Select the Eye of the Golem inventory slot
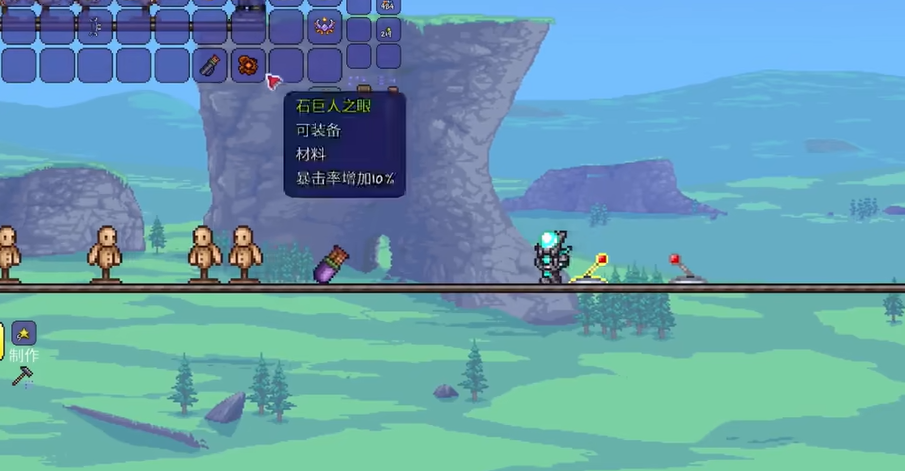Image resolution: width=905 pixels, height=471 pixels. pyautogui.click(x=247, y=65)
